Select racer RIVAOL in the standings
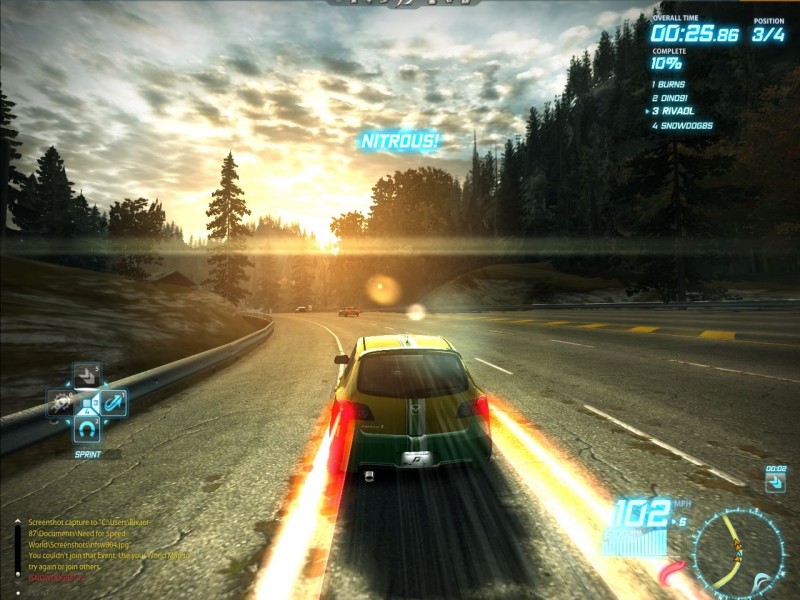The width and height of the screenshot is (800, 600). click(x=674, y=112)
